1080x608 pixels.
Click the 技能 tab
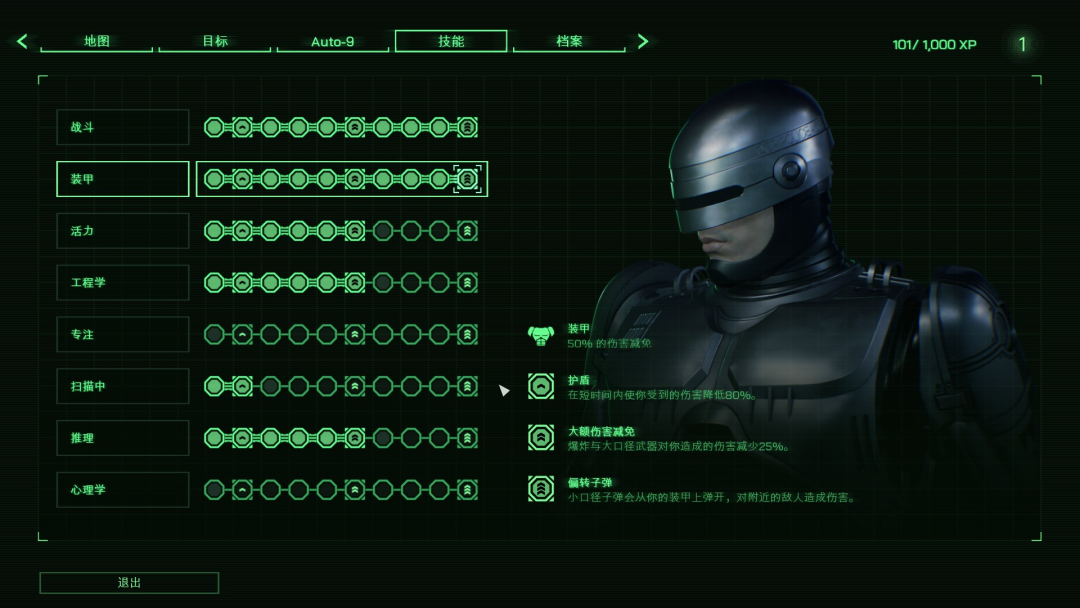451,42
